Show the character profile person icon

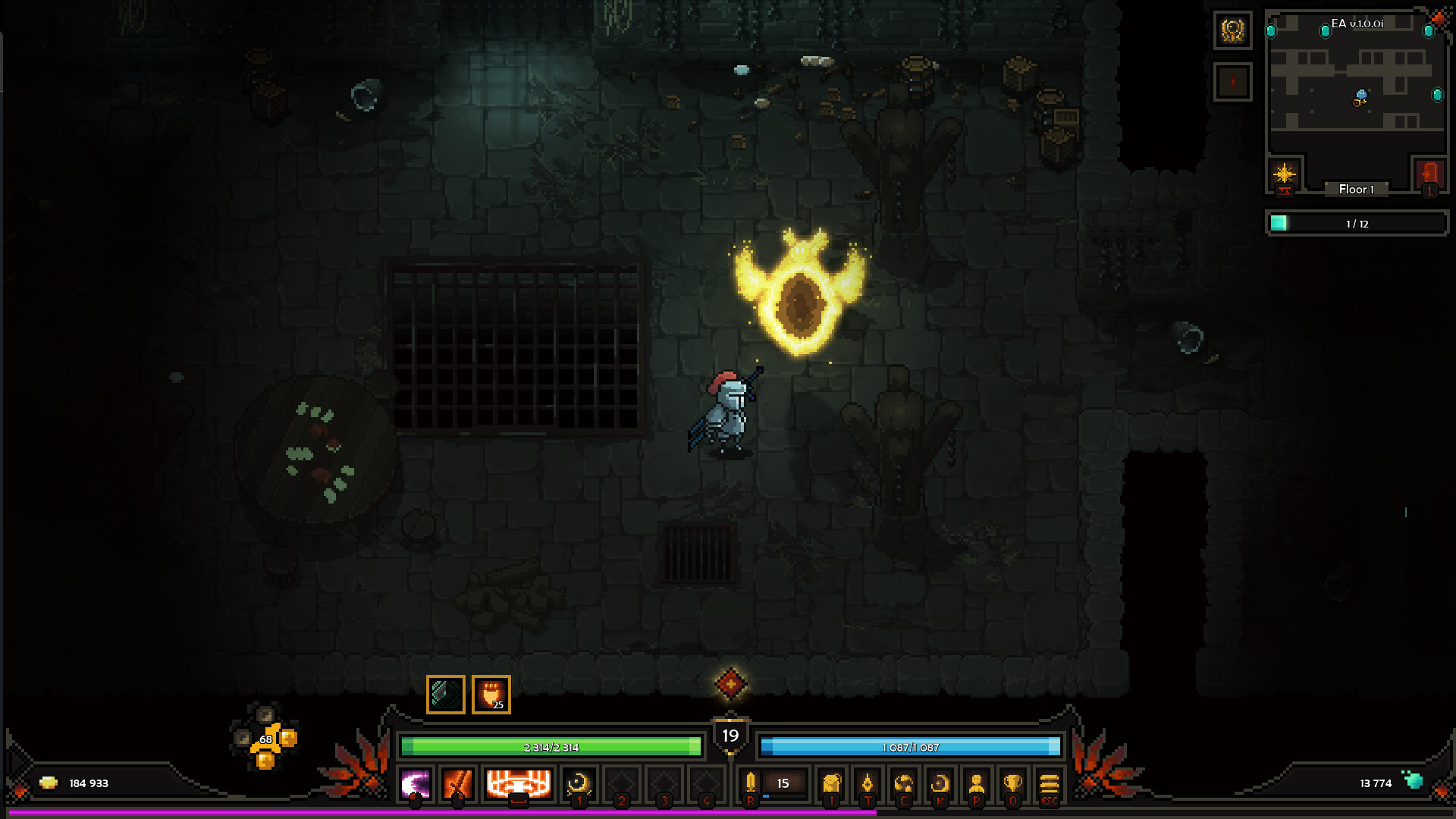(x=976, y=783)
